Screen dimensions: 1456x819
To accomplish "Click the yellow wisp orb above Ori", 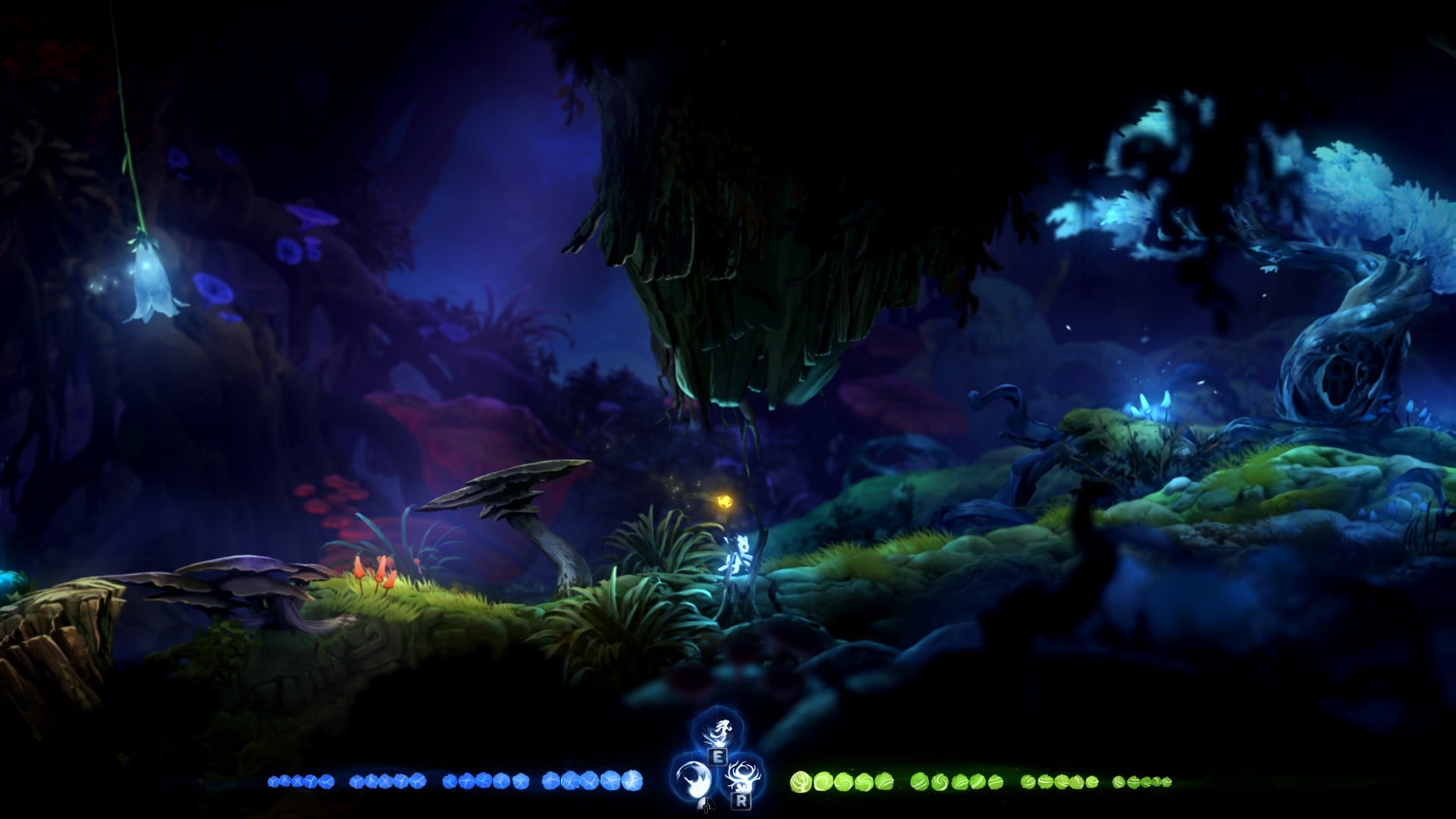I will point(726,503).
